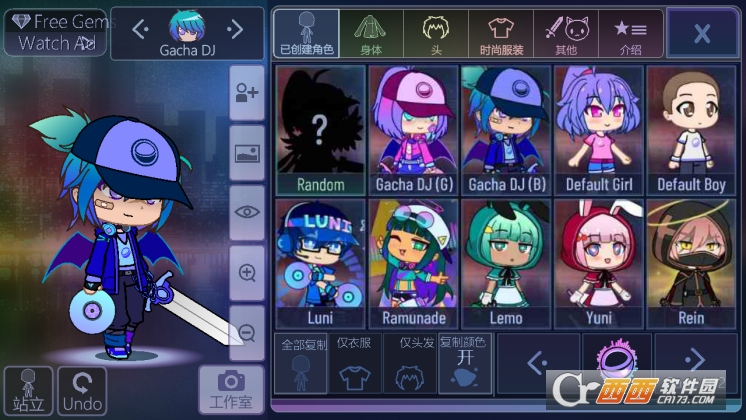Image resolution: width=746 pixels, height=420 pixels.
Task: Switch to the 时尚服装 clothing tab
Action: [500, 33]
